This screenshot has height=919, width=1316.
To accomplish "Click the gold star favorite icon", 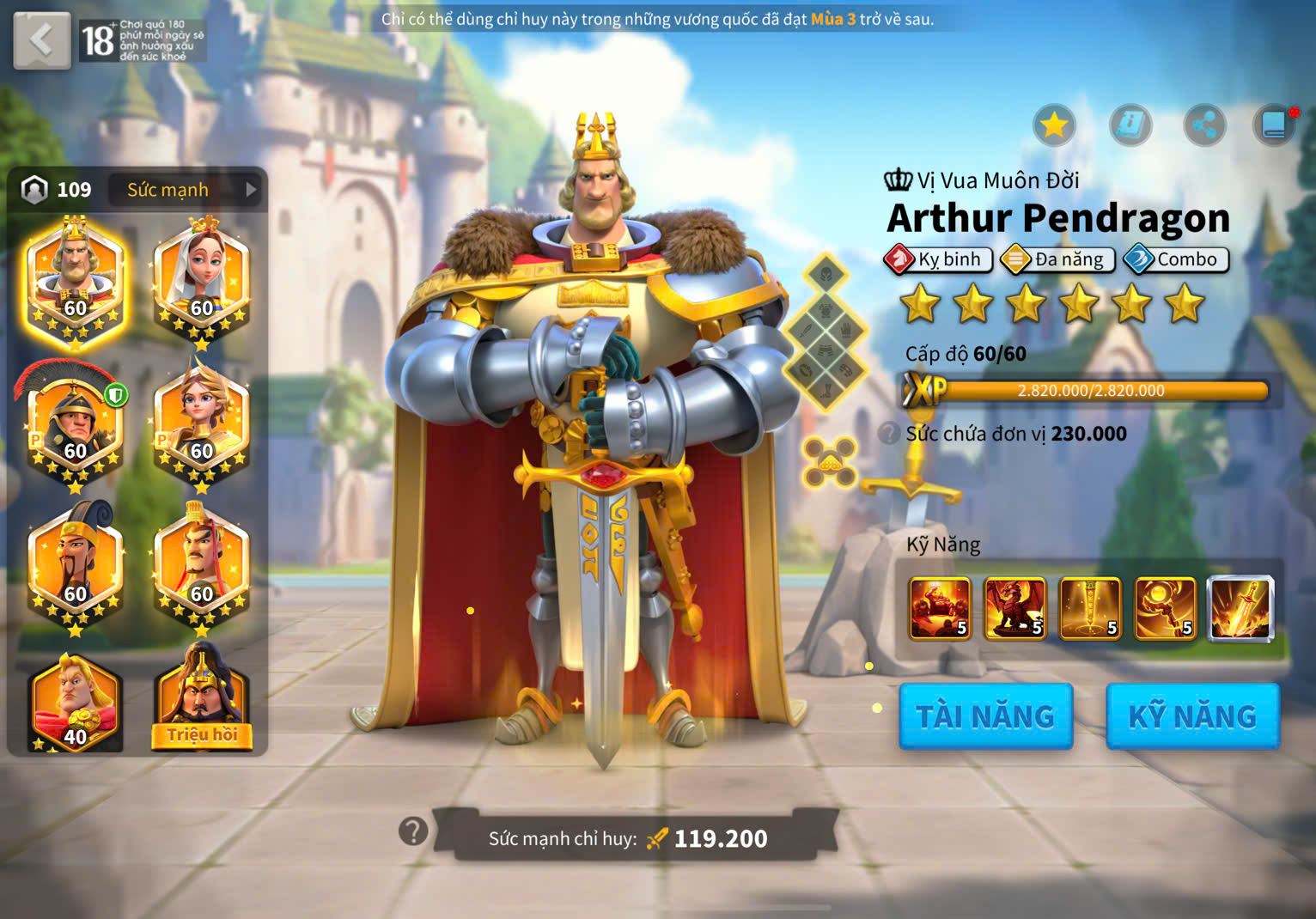I will (1054, 126).
